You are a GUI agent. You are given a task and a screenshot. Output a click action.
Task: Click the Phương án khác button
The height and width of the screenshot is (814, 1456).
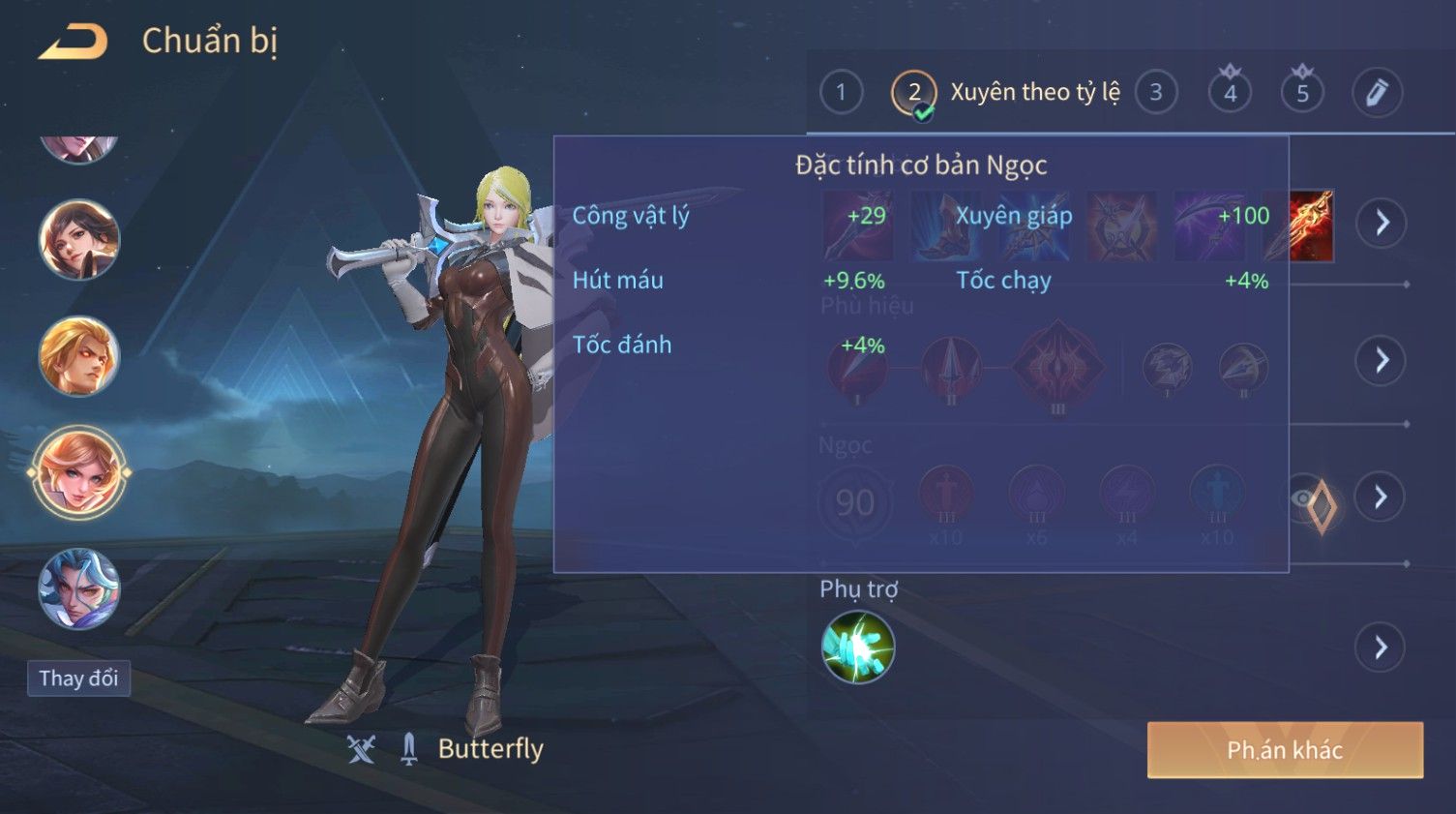[1285, 750]
